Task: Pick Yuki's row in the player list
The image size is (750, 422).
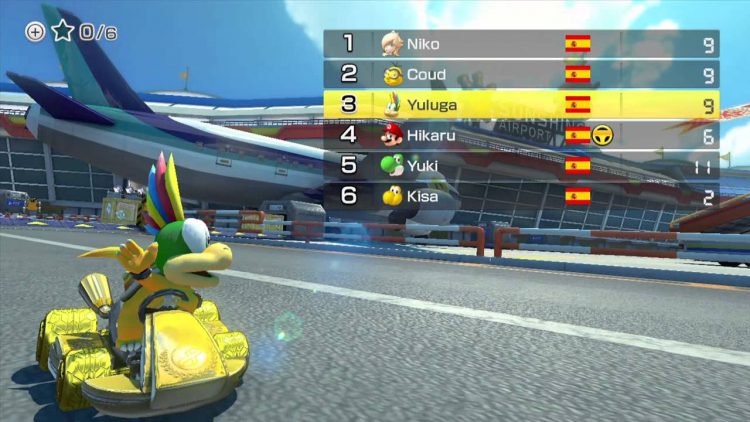Action: pyautogui.click(x=520, y=166)
